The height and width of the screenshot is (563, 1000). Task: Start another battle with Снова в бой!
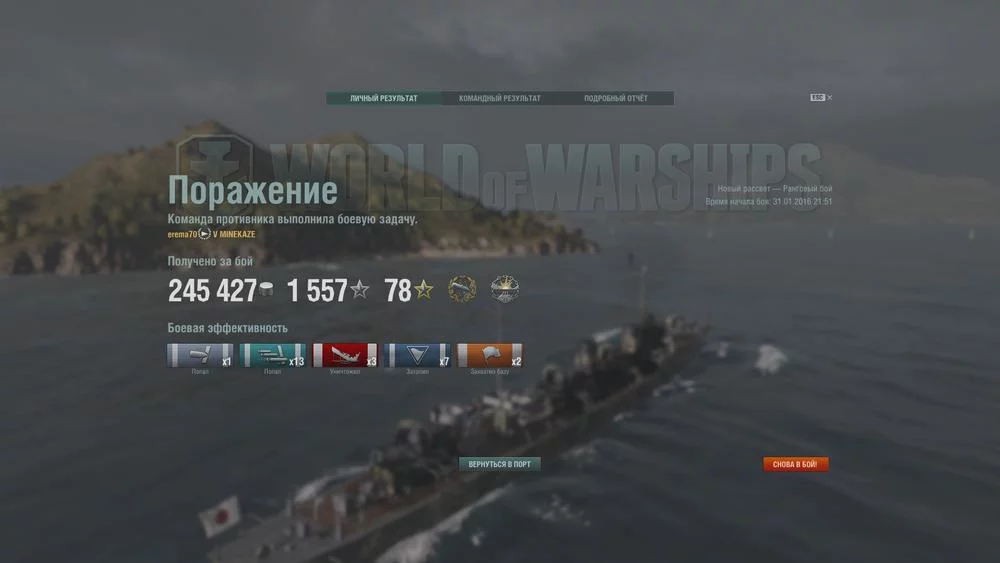click(x=796, y=464)
